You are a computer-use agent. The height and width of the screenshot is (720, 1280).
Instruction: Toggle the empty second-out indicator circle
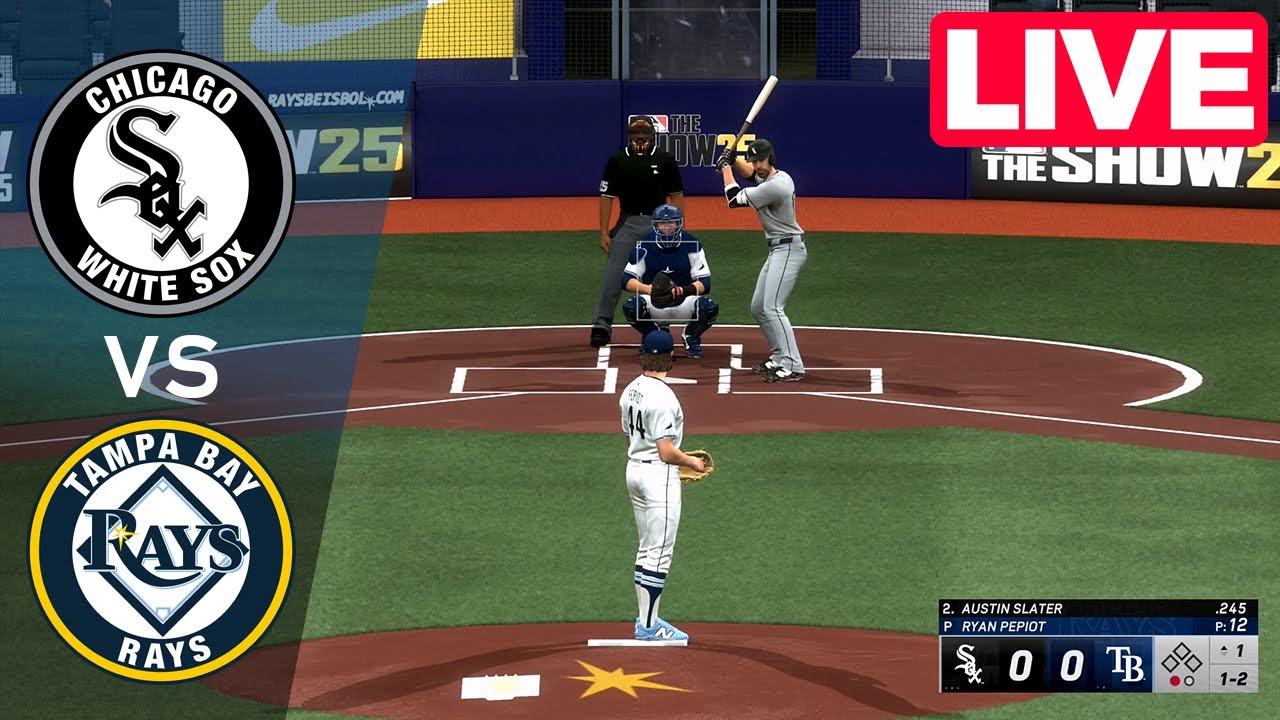click(1189, 682)
